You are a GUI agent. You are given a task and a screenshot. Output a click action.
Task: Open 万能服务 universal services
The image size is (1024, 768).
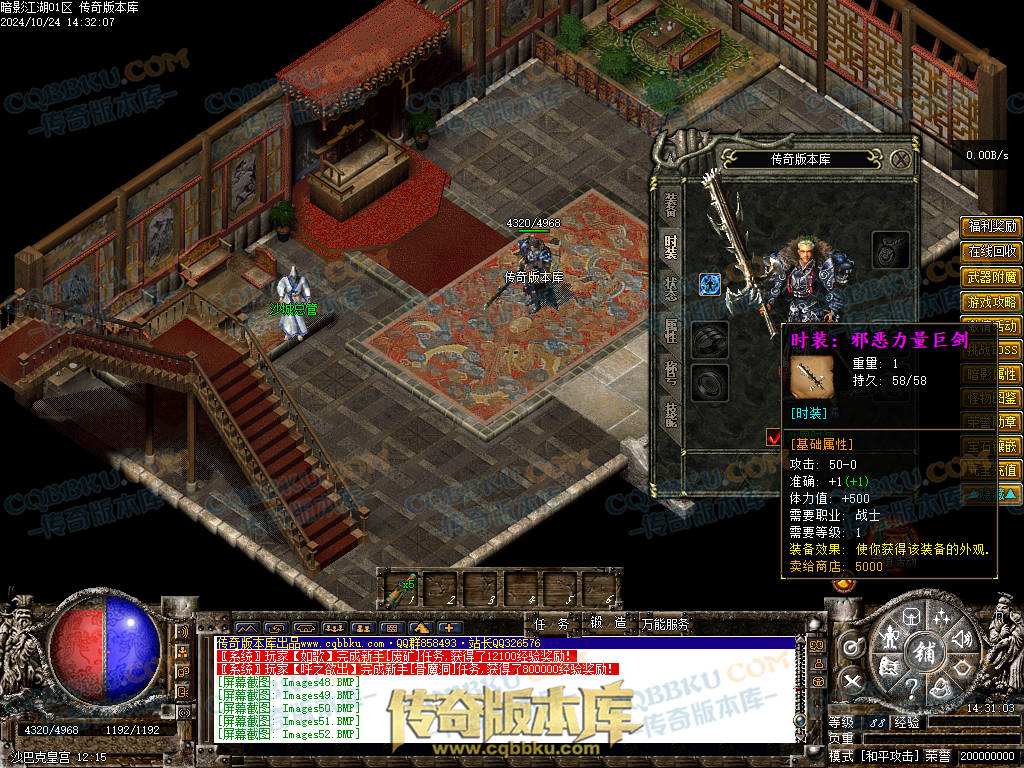[667, 624]
